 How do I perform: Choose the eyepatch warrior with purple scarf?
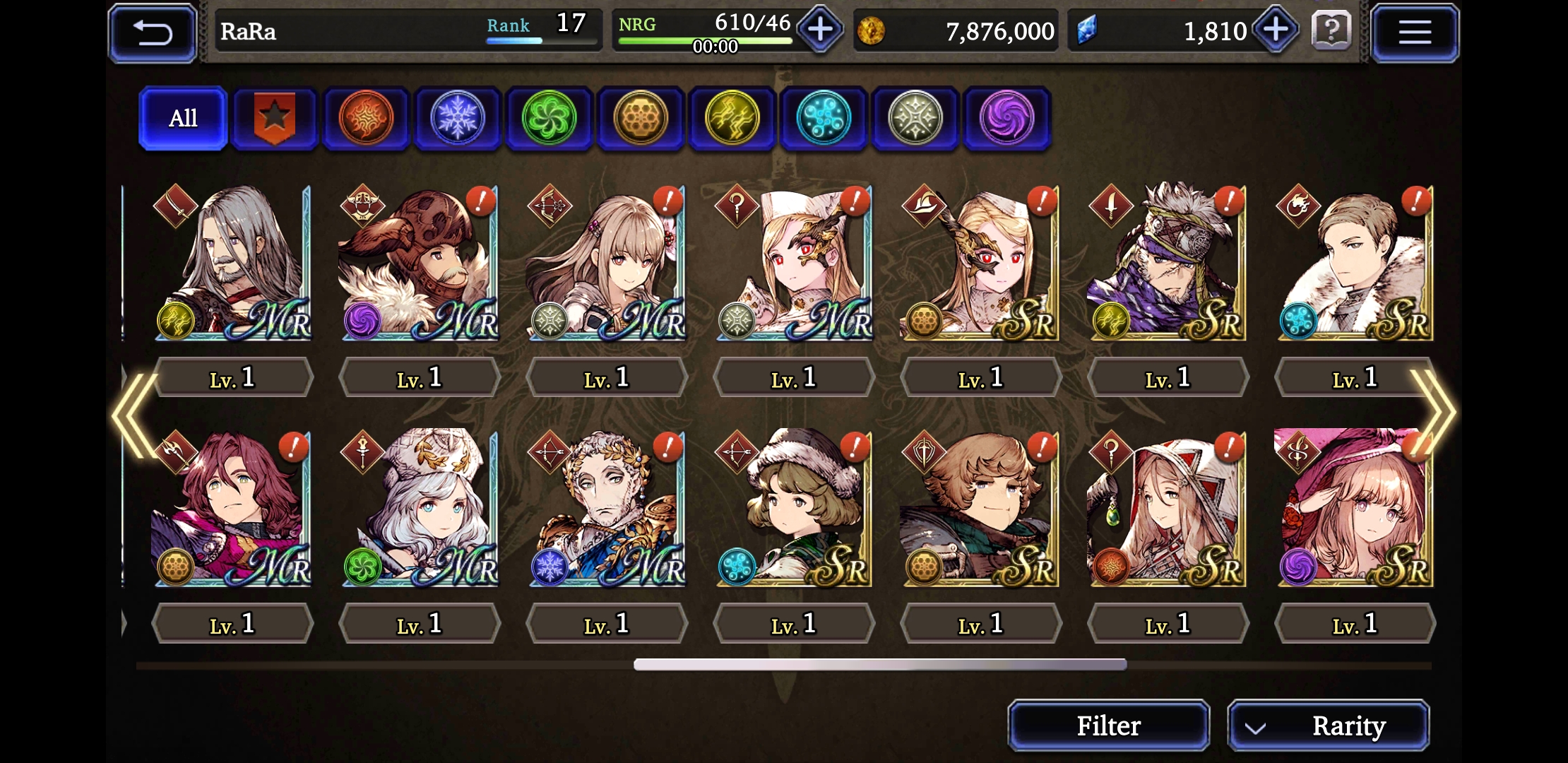point(1168,263)
